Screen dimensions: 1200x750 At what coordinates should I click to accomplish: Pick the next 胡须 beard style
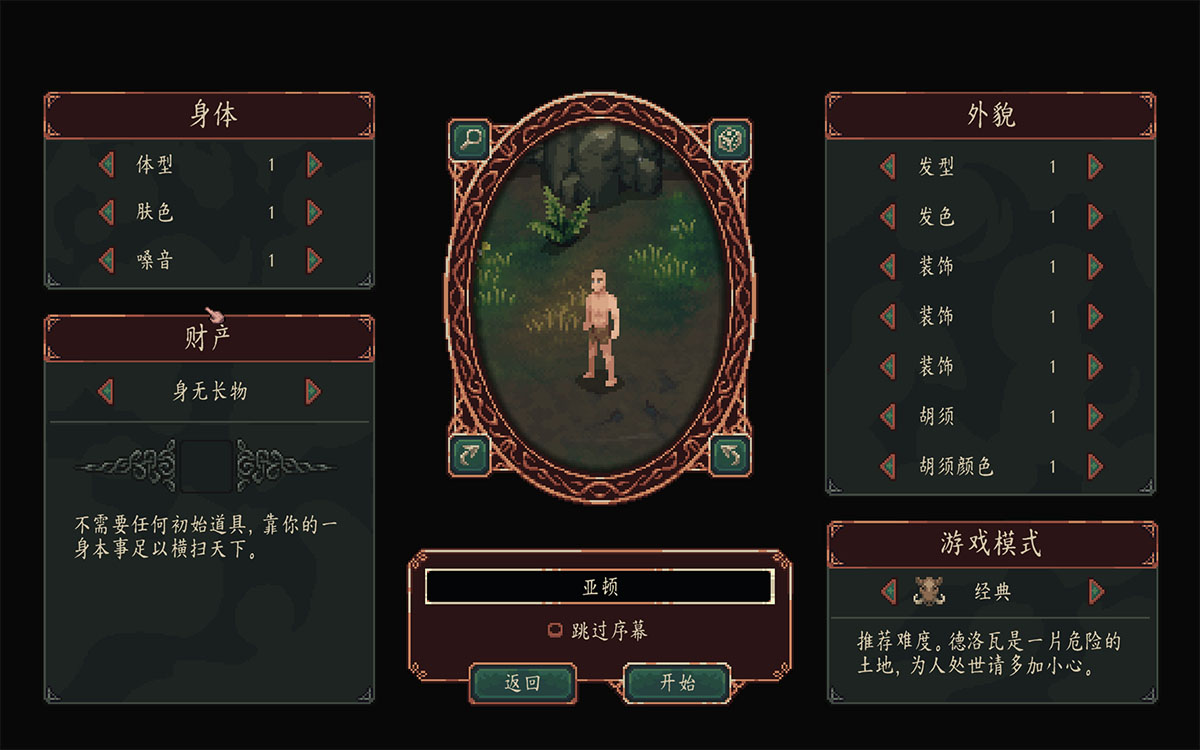pyautogui.click(x=1096, y=416)
